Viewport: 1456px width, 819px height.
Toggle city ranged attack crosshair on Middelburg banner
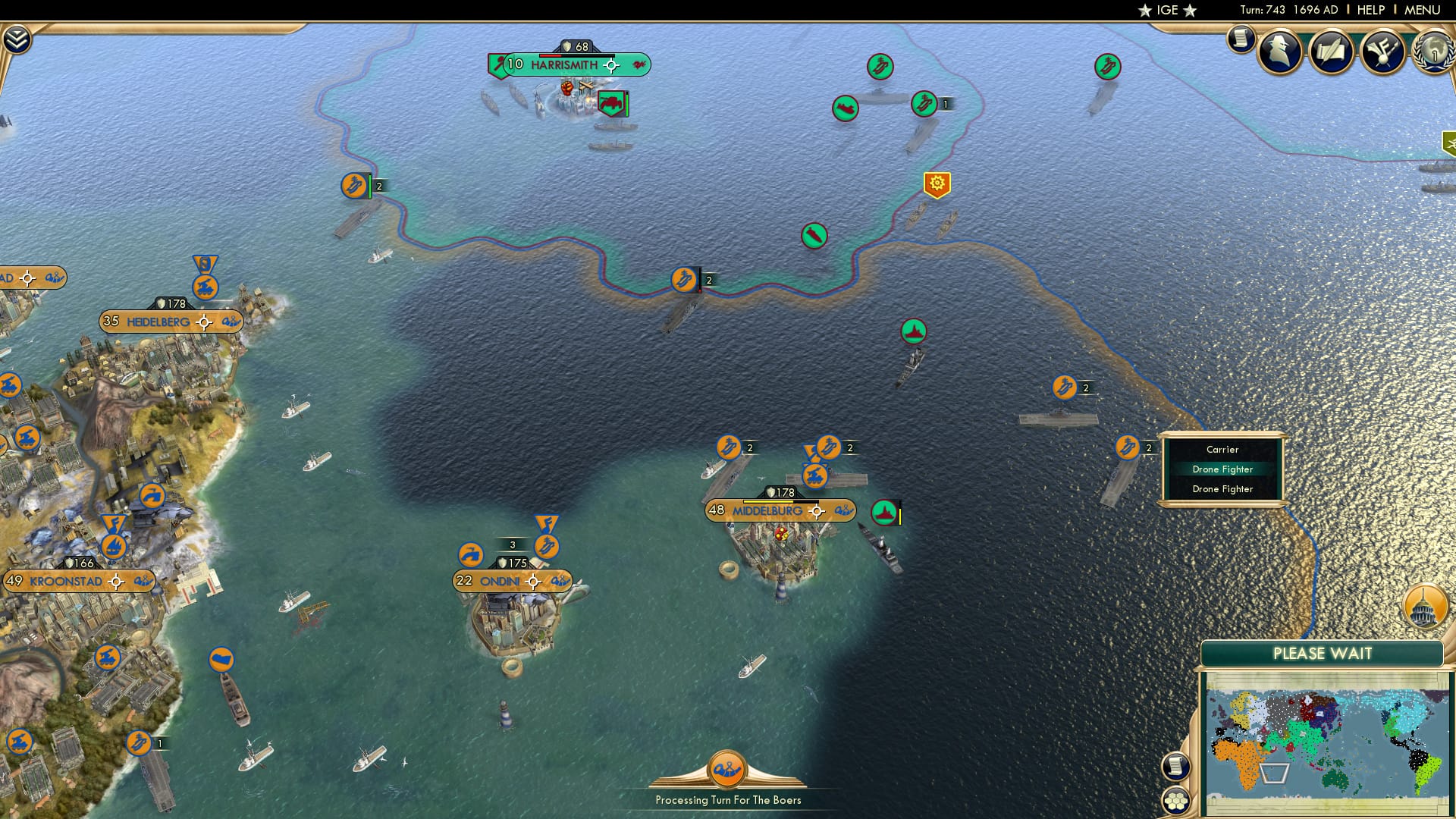[817, 511]
